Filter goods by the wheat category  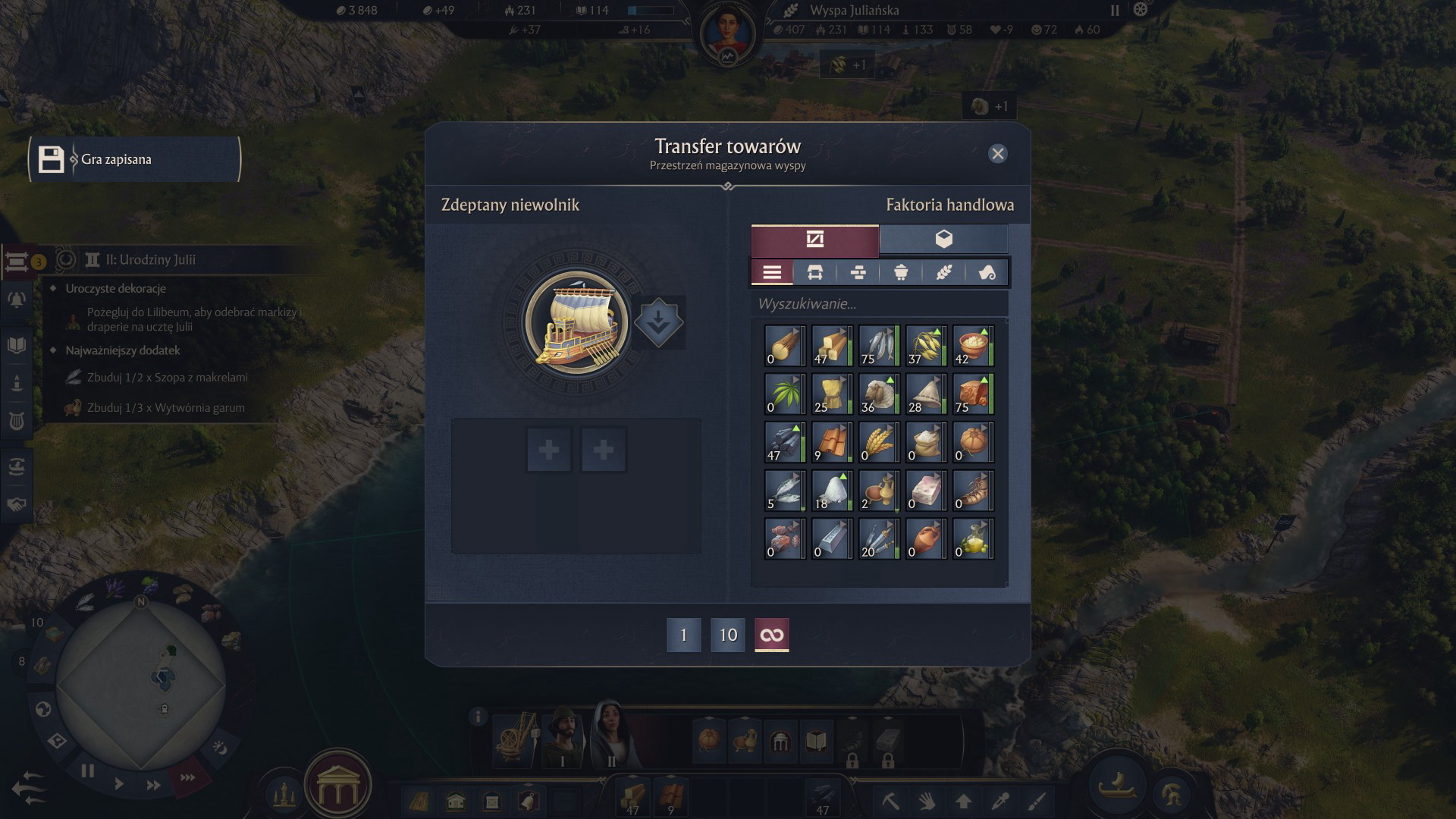coord(943,273)
